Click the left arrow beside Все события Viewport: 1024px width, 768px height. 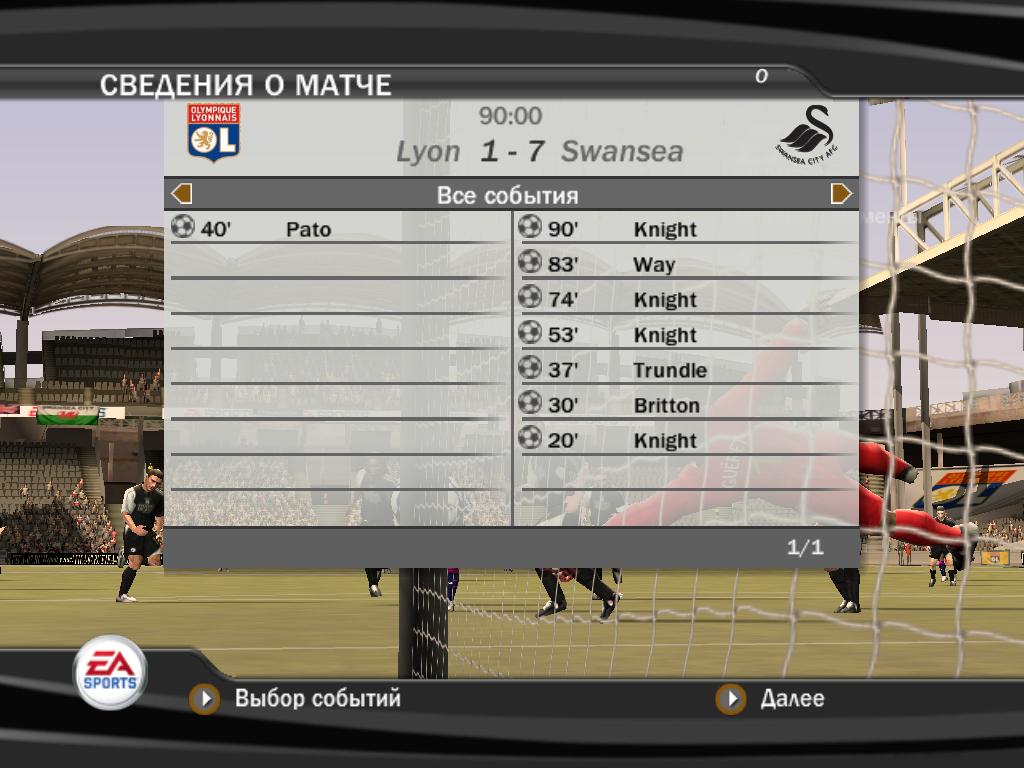[182, 193]
